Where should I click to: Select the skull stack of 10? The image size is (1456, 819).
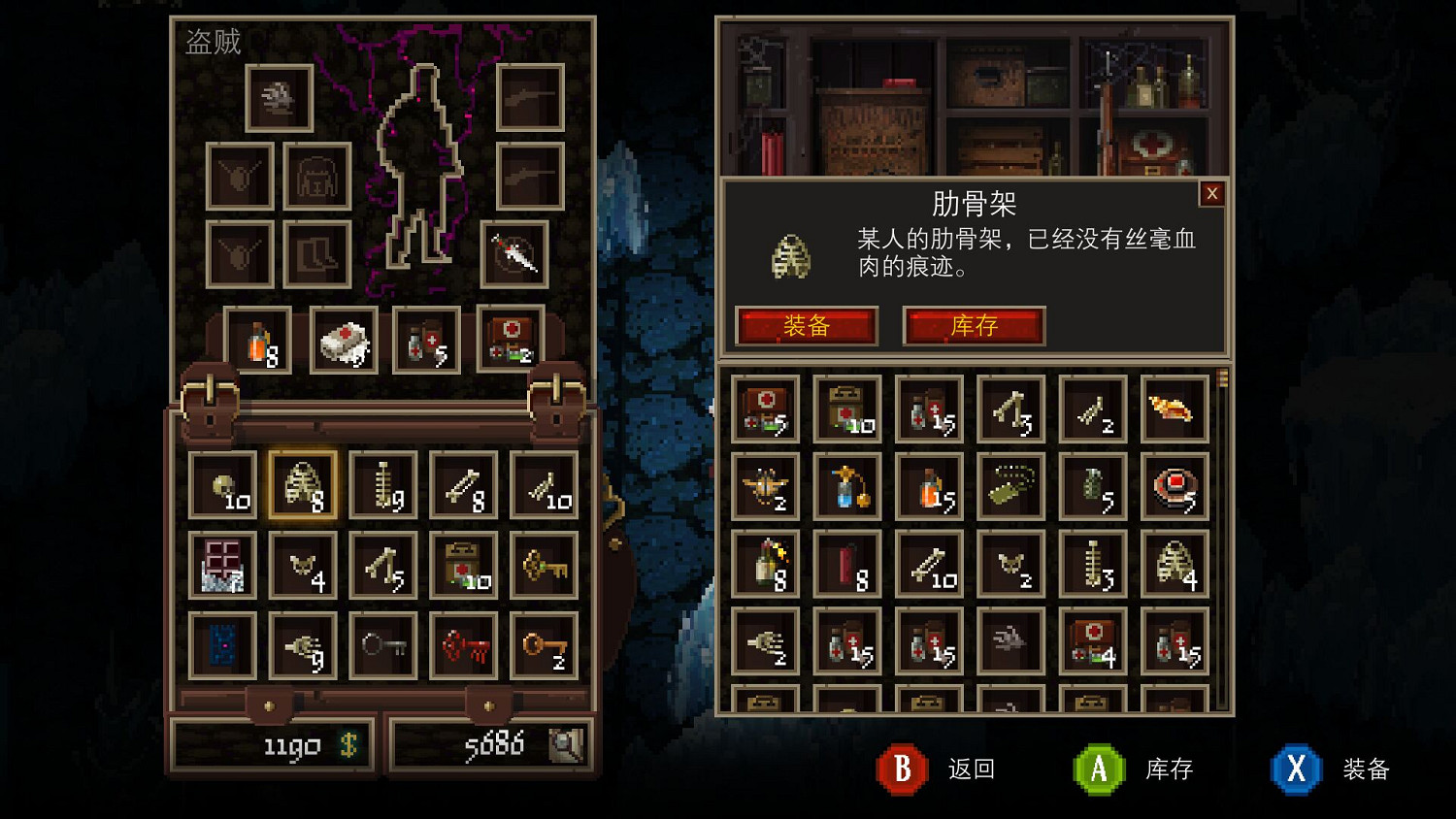[x=222, y=483]
